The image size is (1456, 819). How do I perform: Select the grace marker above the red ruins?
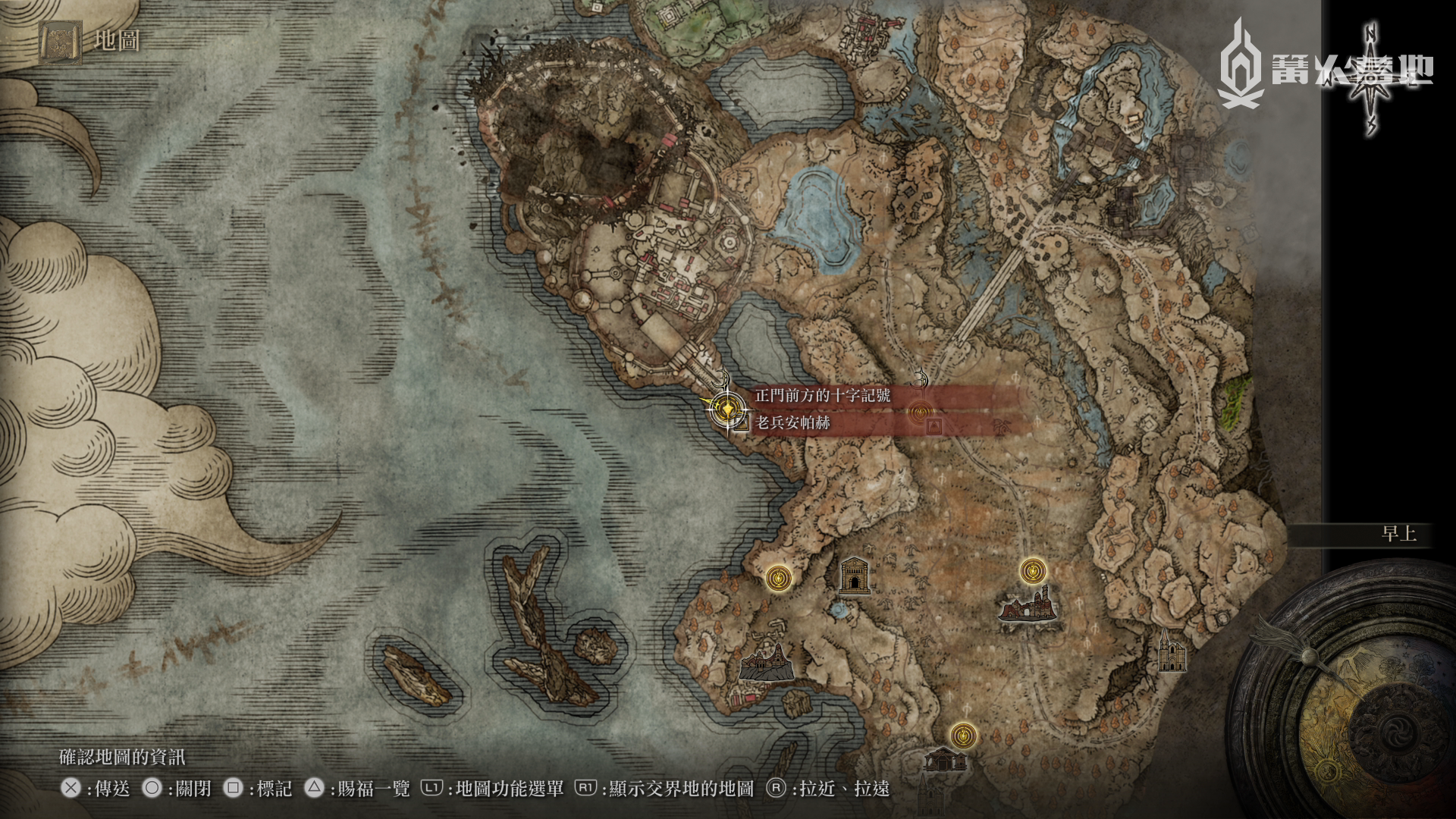[x=1032, y=570]
